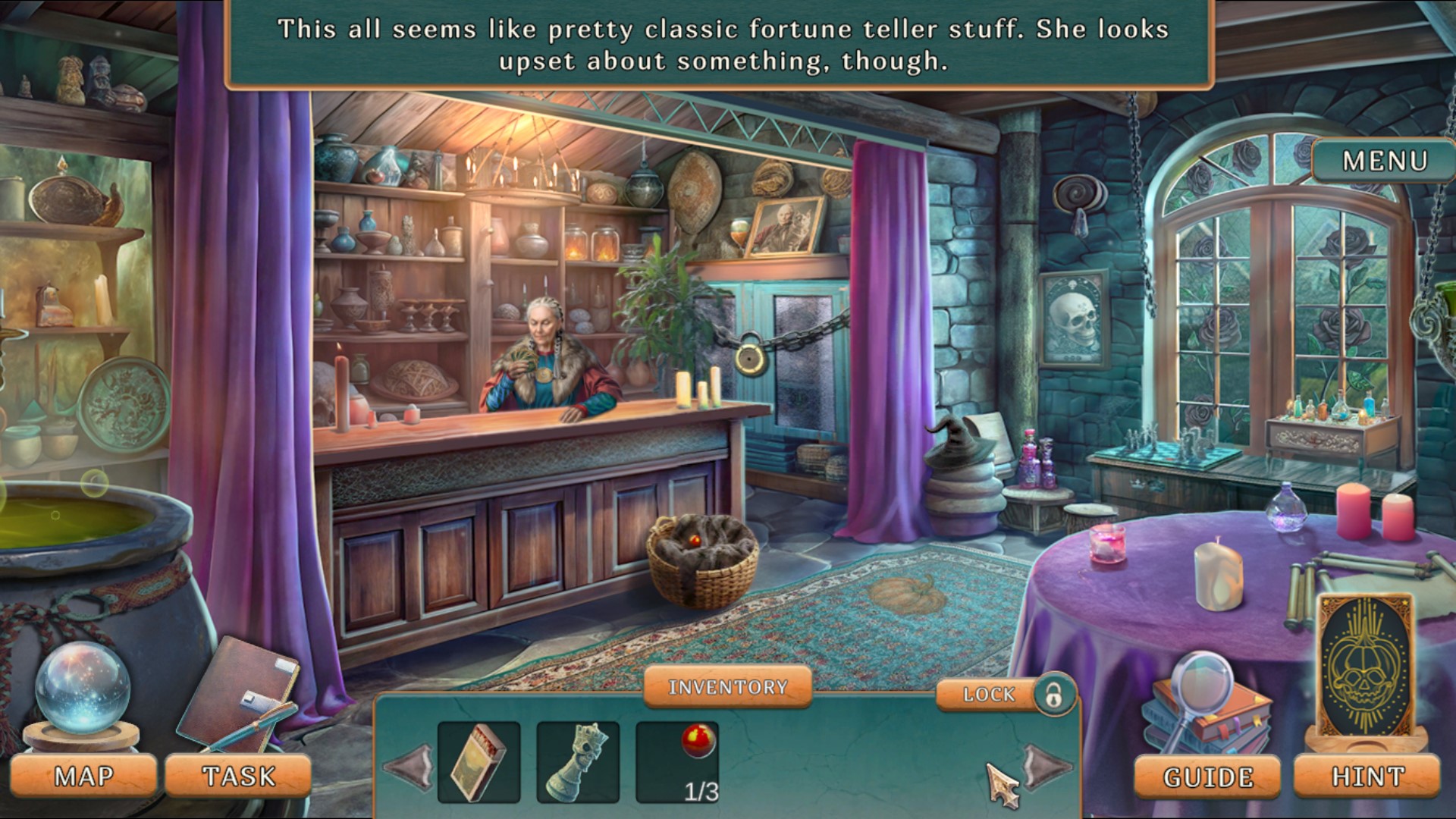Use the HINT button
Screen dimensions: 1456x819
coord(1367,777)
